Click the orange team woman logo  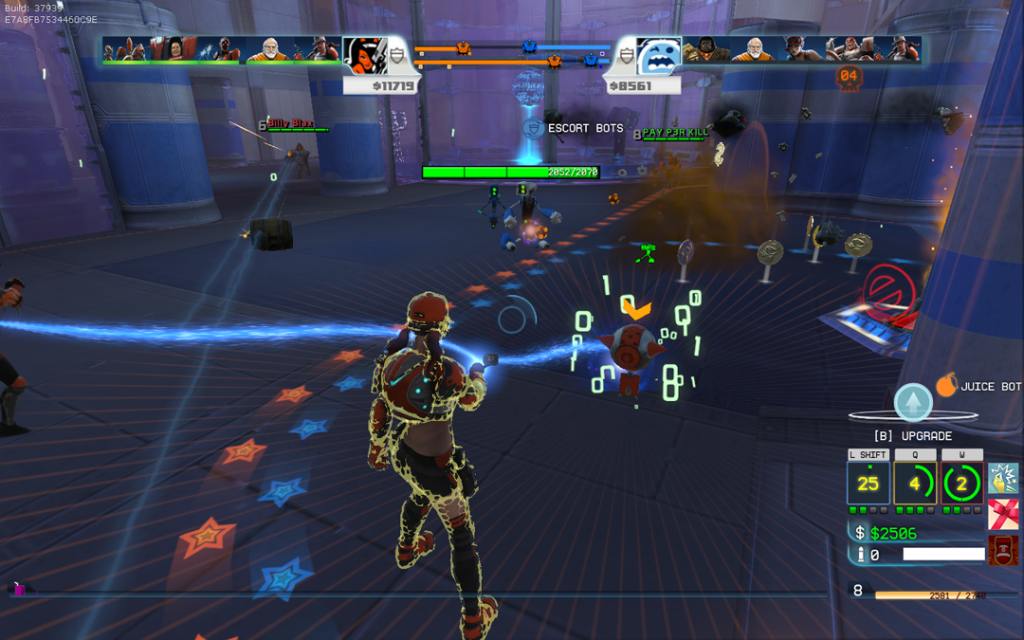tap(364, 56)
